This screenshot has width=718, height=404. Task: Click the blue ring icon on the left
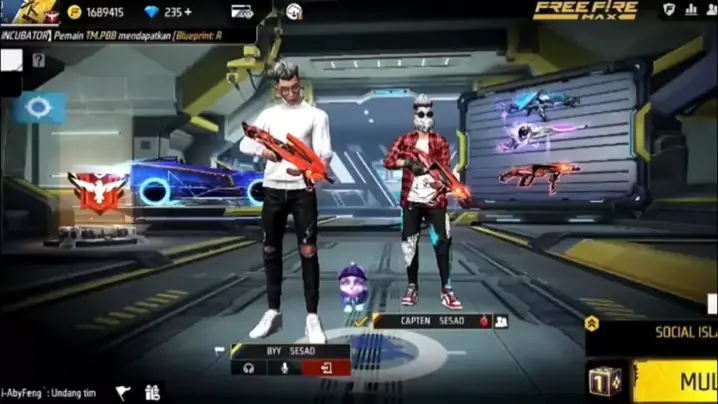pyautogui.click(x=39, y=107)
